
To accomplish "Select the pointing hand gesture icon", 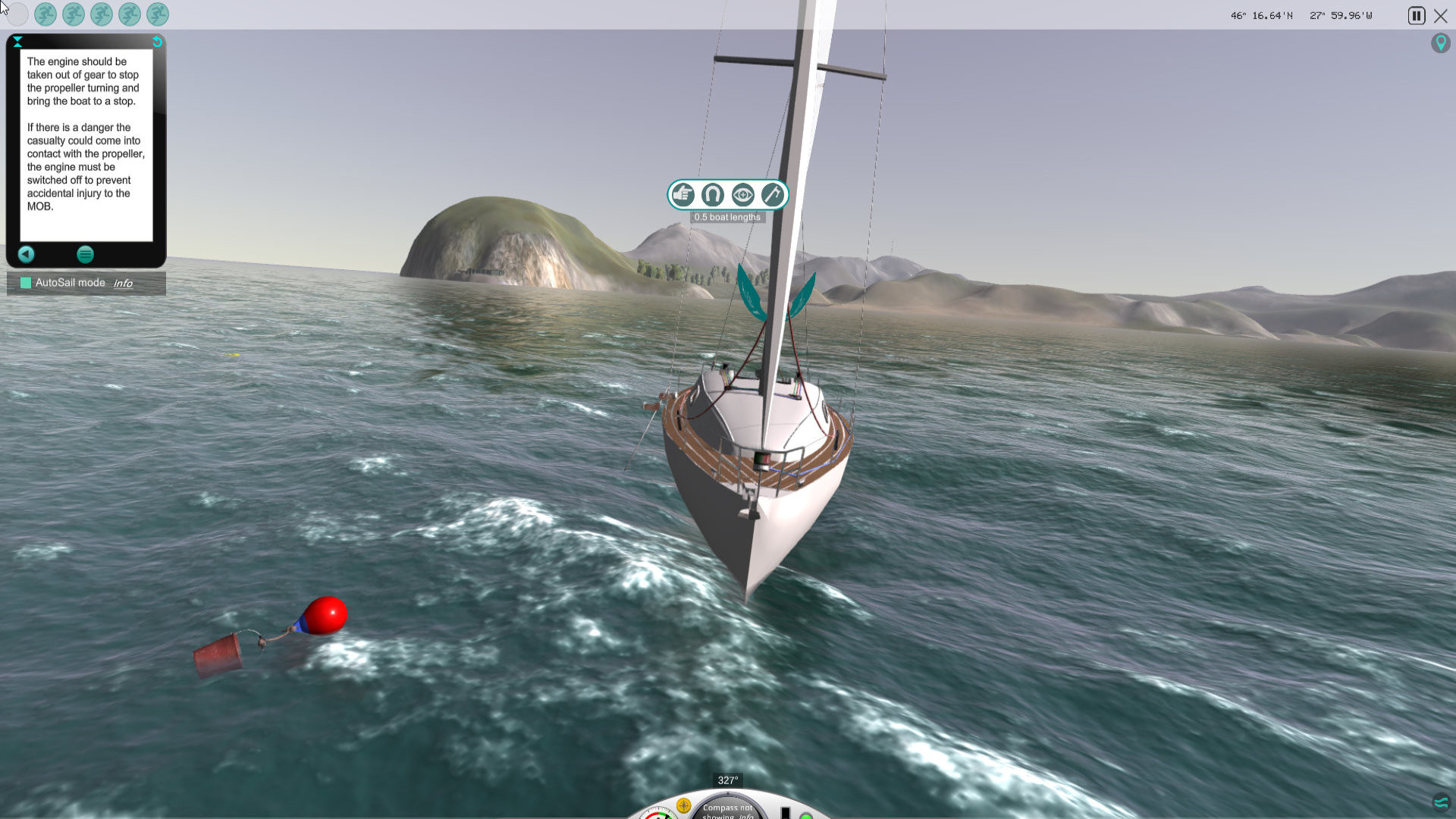I will [682, 195].
